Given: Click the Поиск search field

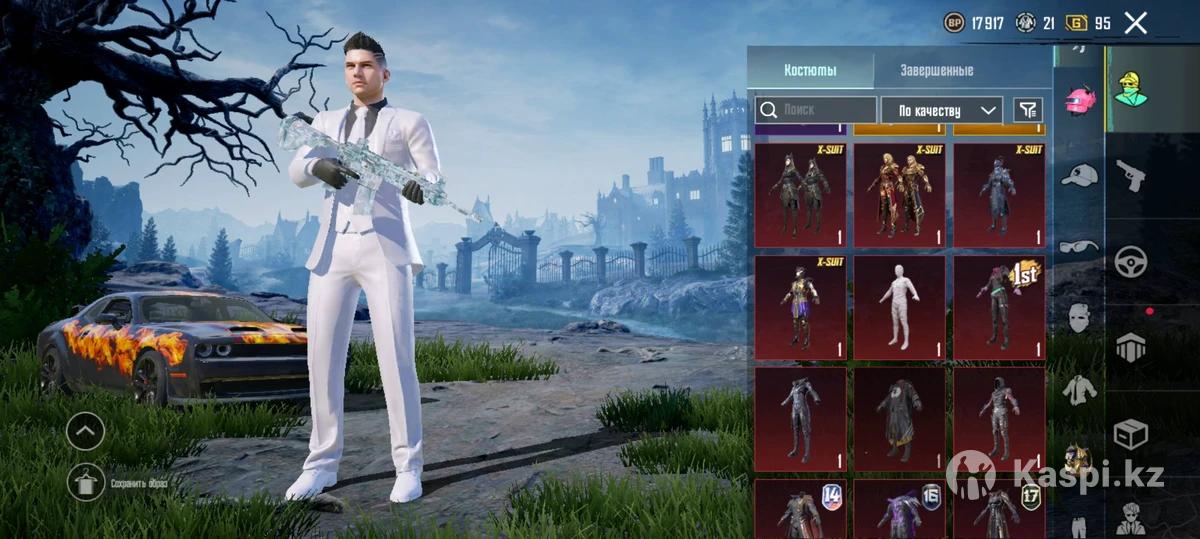Looking at the screenshot, I should tap(816, 110).
